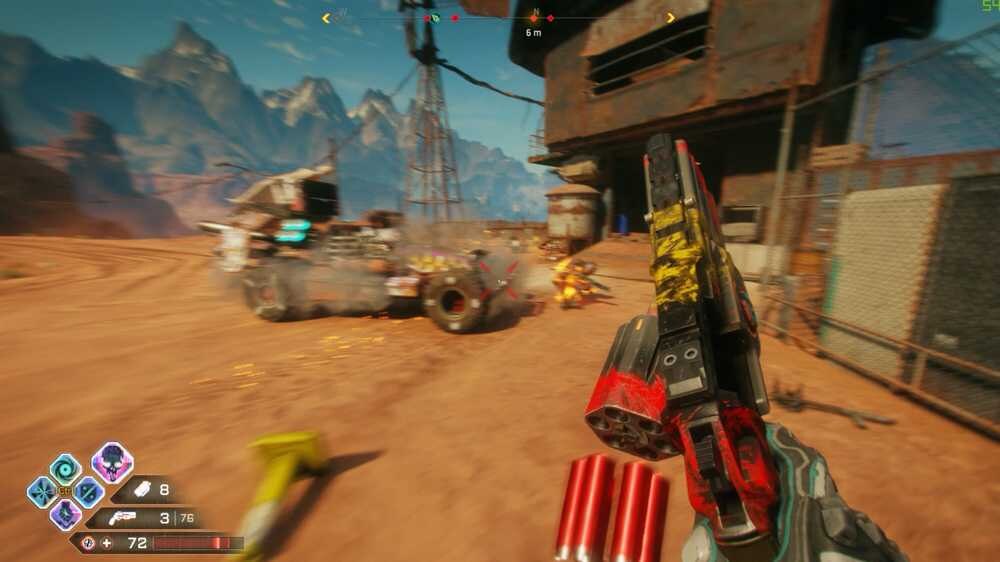Image resolution: width=1000 pixels, height=562 pixels.
Task: Click the green marker on the compass
Action: click(x=435, y=18)
